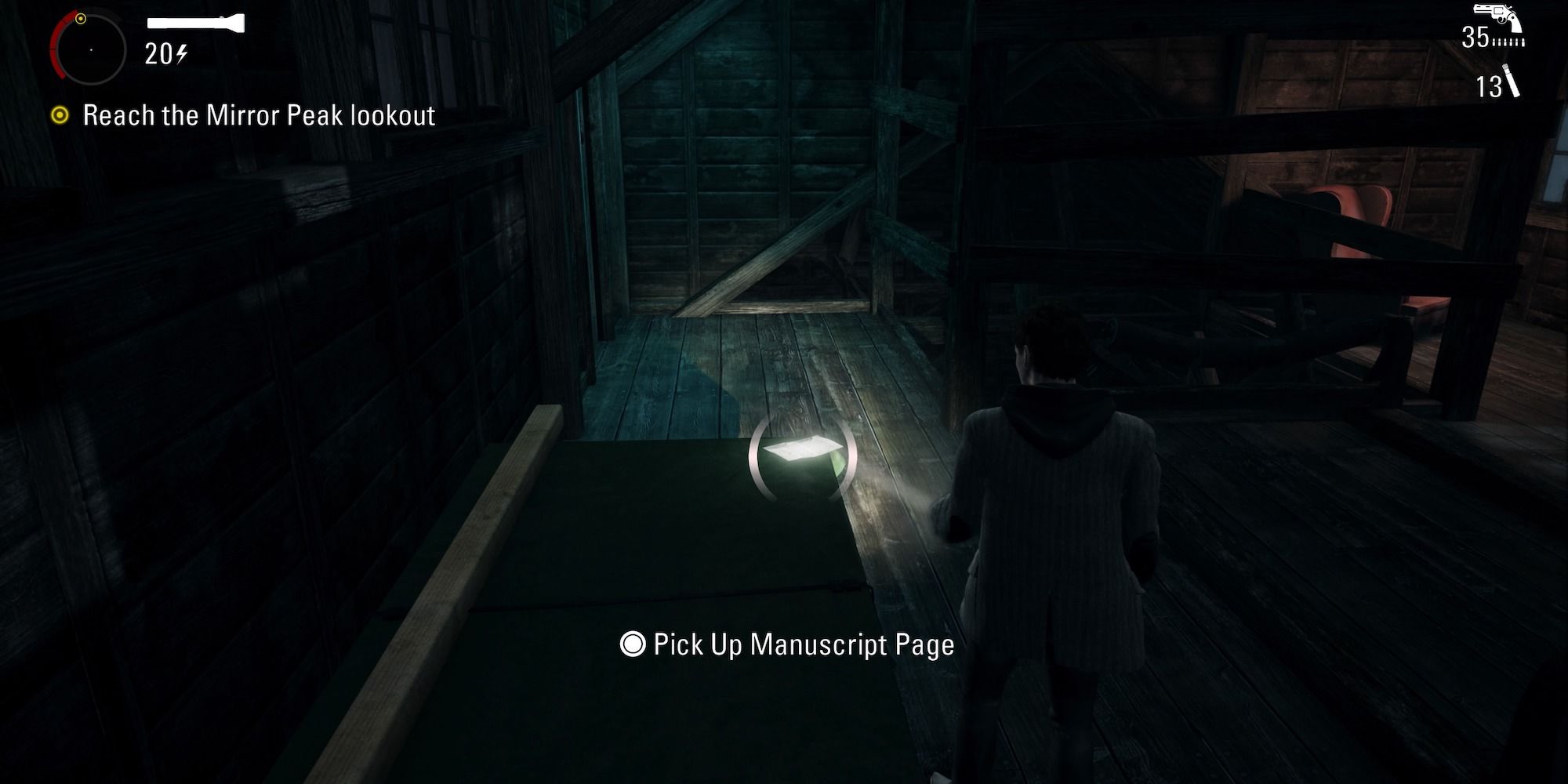
Task: Click the small white crosshair dot in the compass
Action: pos(91,50)
